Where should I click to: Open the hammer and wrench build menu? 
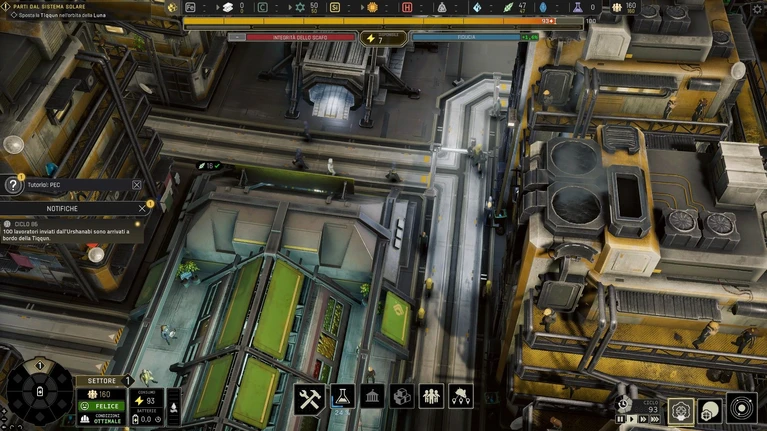[x=309, y=397]
